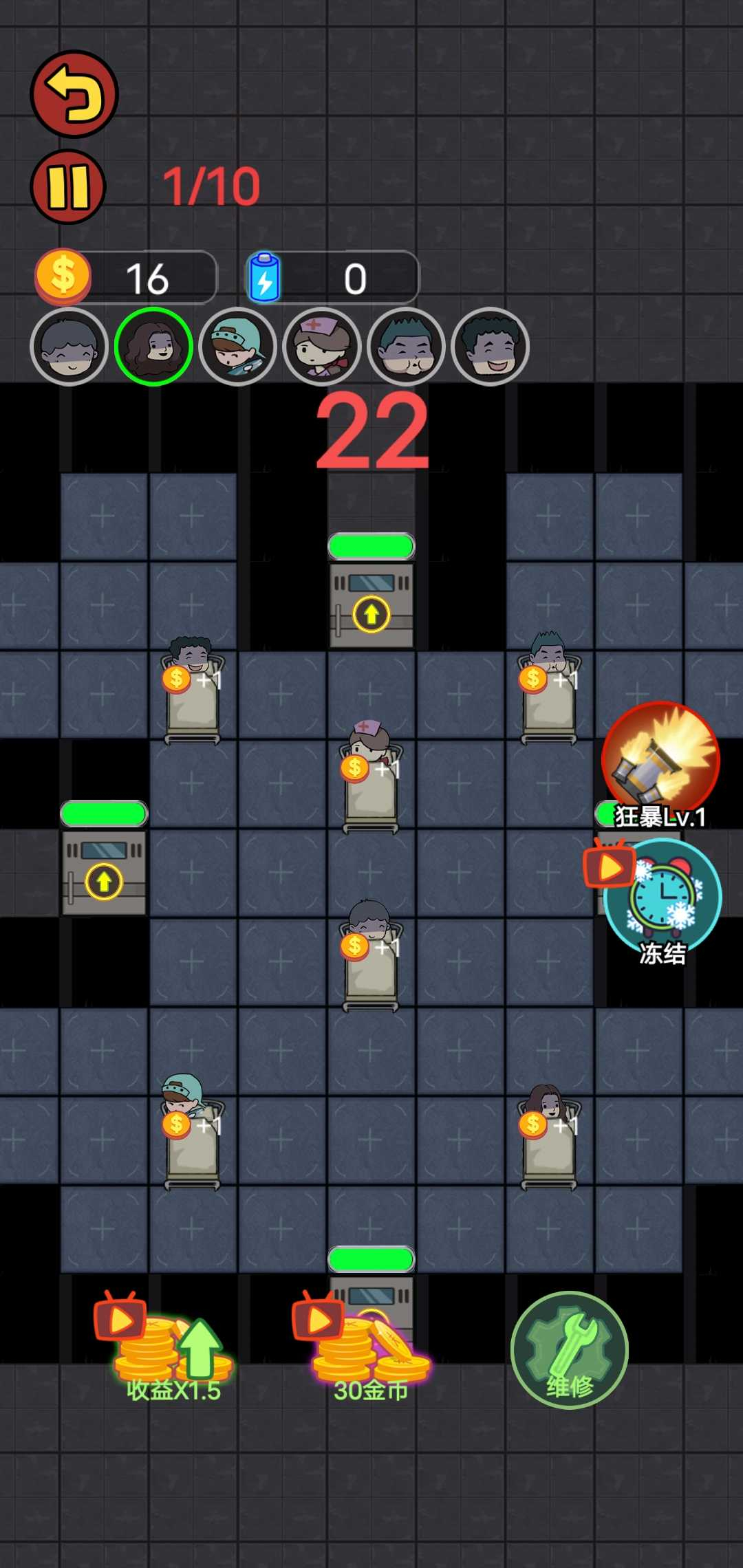Choose the nurse character portrait

click(x=321, y=346)
